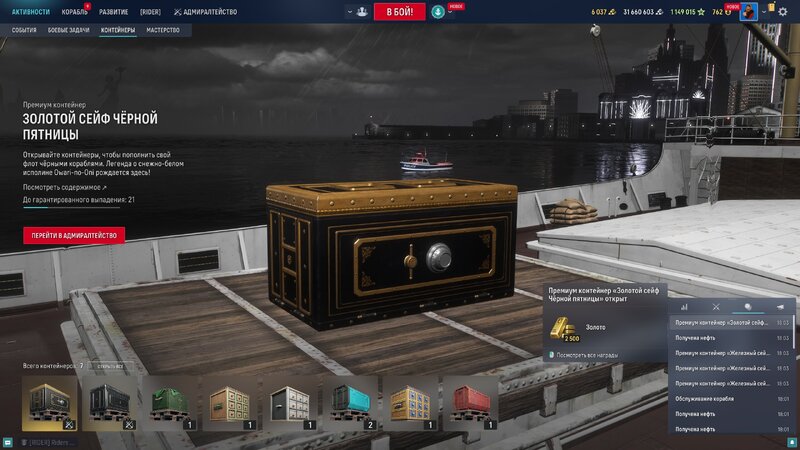Open the «Адмиралтейство» menu in the top bar
The height and width of the screenshot is (450, 800).
pyautogui.click(x=205, y=12)
